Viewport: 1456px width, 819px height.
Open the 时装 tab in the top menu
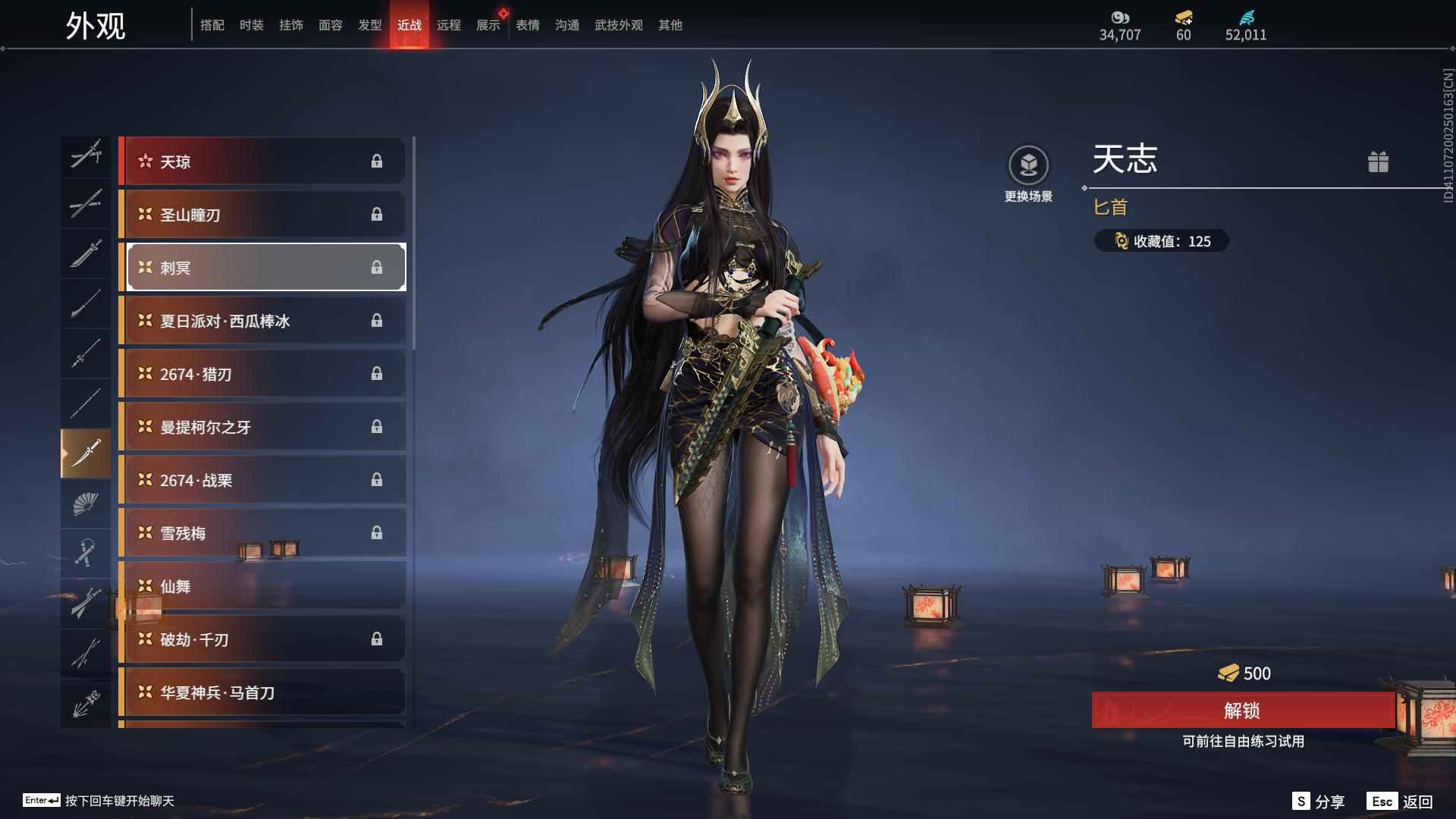[252, 24]
